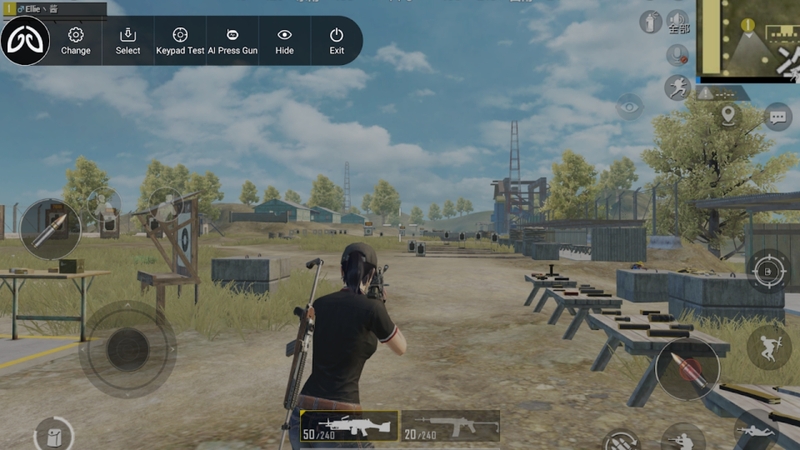Make the character jump

768,347
